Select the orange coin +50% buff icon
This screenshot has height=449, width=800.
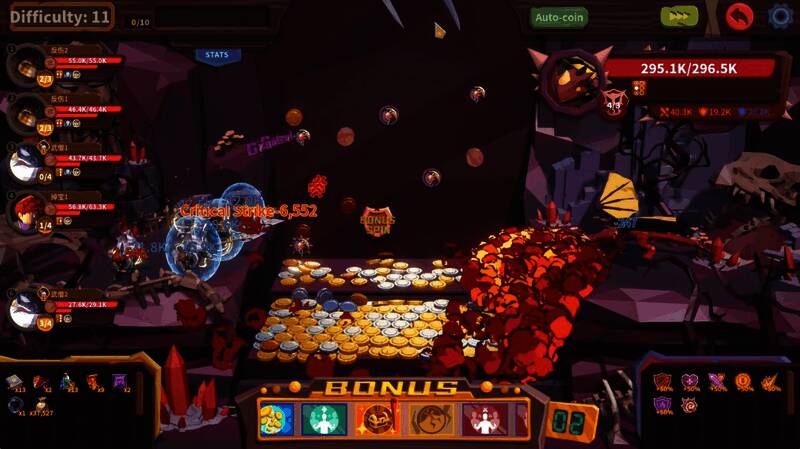(742, 381)
